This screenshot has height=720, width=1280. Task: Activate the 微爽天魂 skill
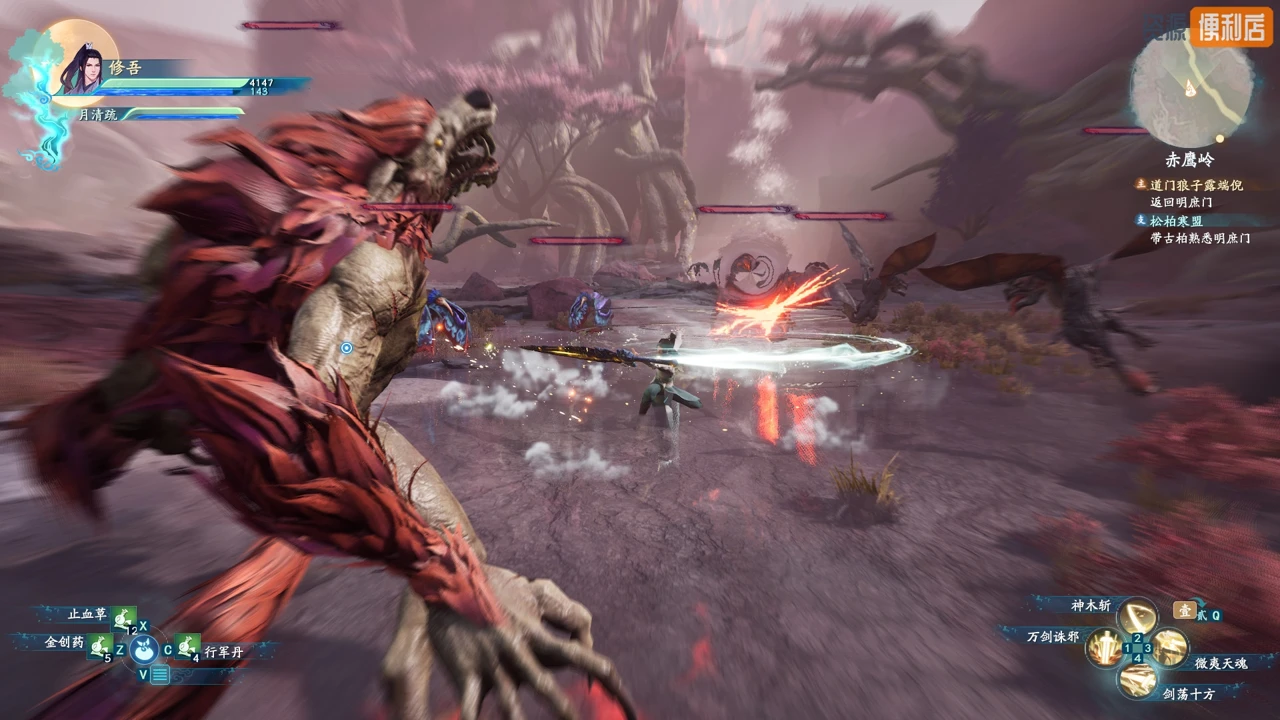[x=1171, y=647]
